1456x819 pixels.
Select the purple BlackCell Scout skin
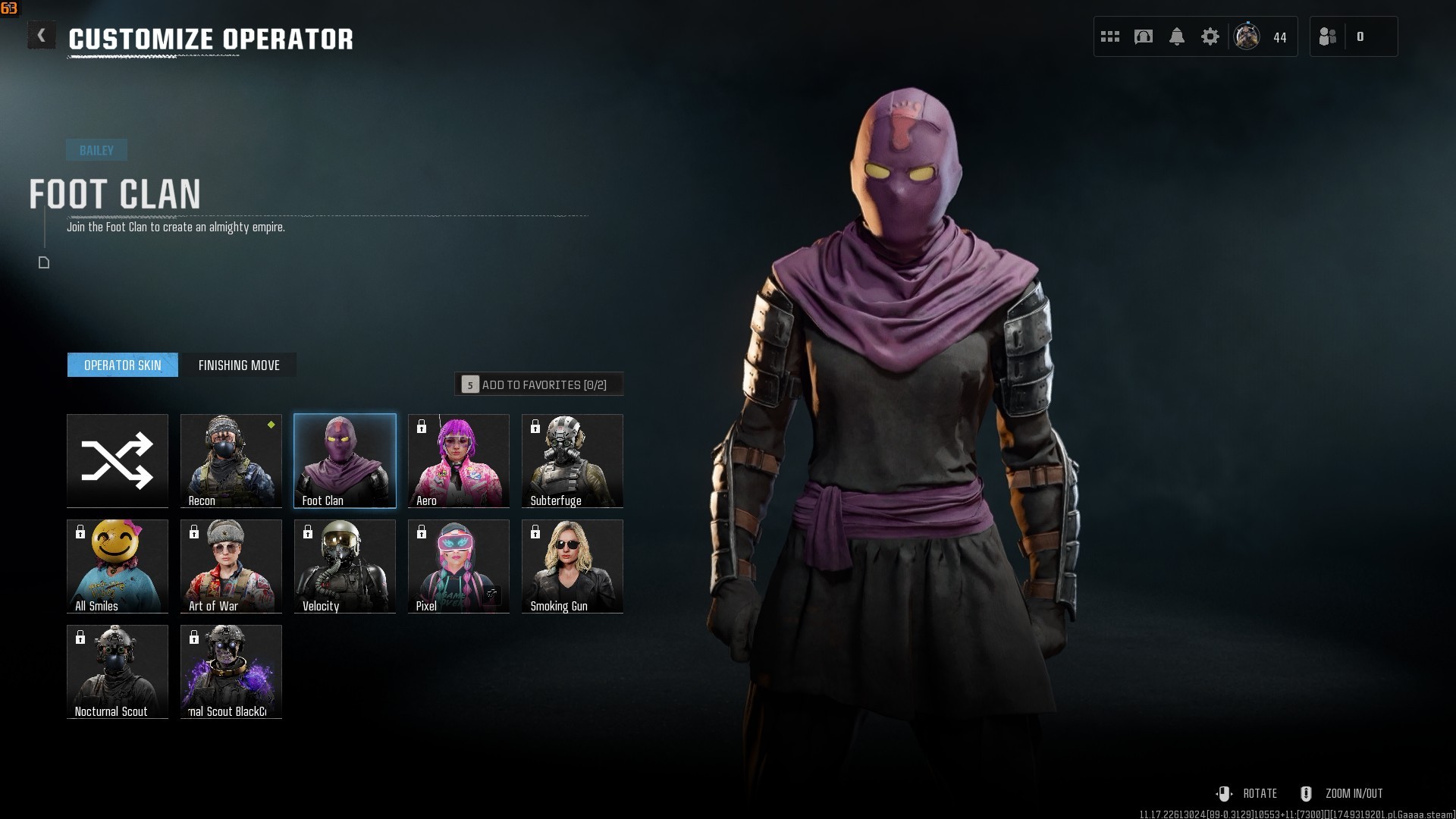(231, 671)
